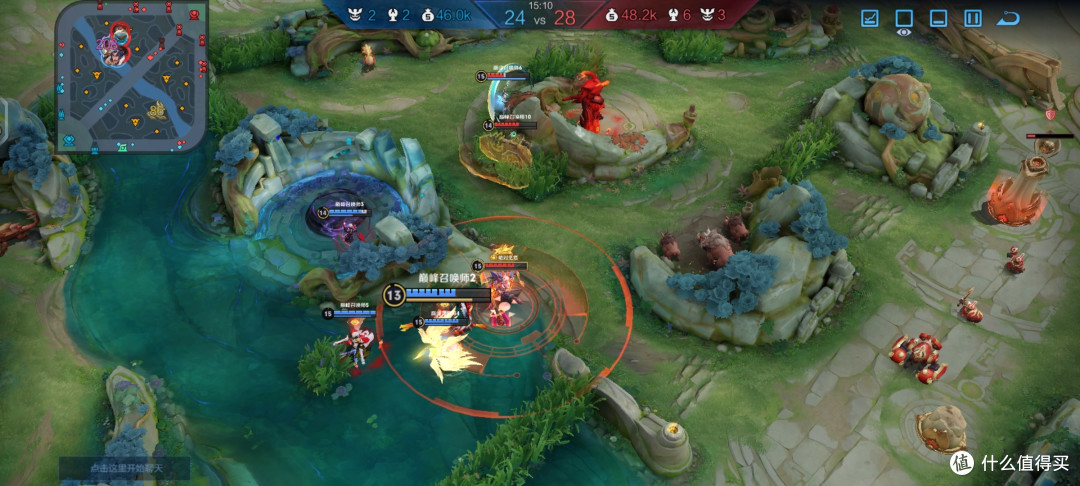The width and height of the screenshot is (1080, 486).
Task: Click the minimap in the corner
Action: (x=131, y=76)
